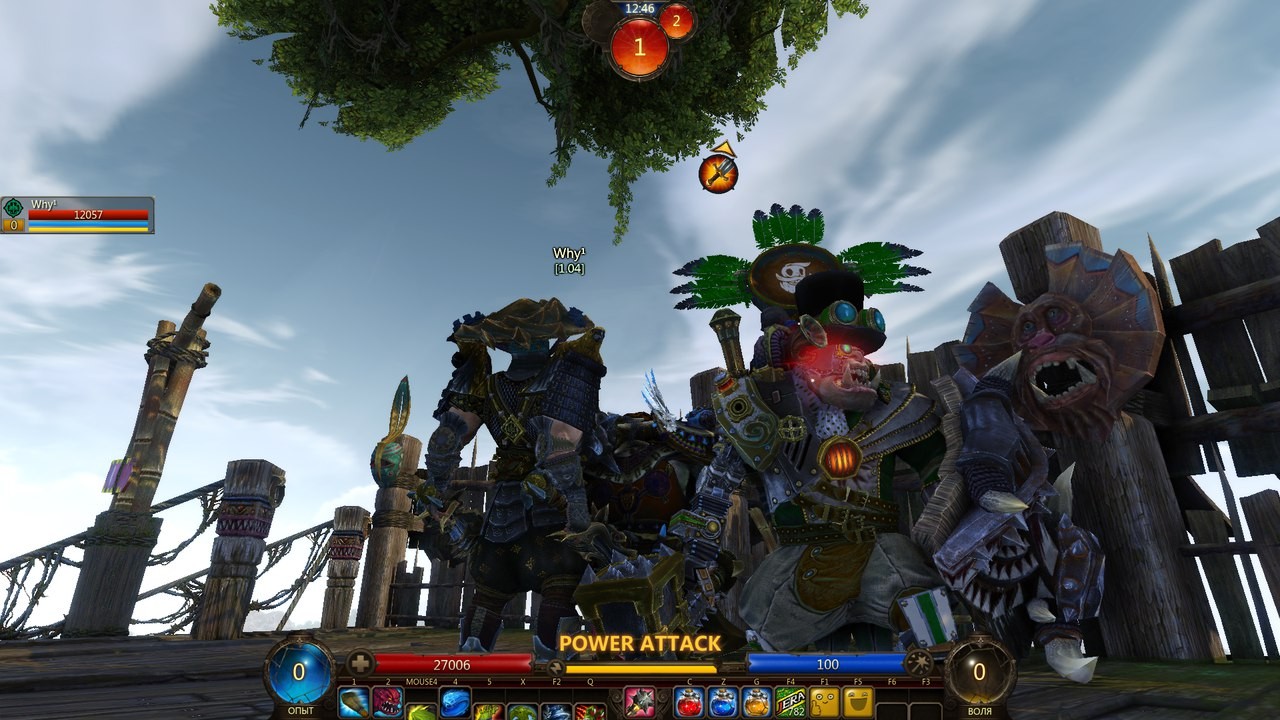Activate the slot 1 club swing ability
Screen dimensions: 1280x720
353,703
